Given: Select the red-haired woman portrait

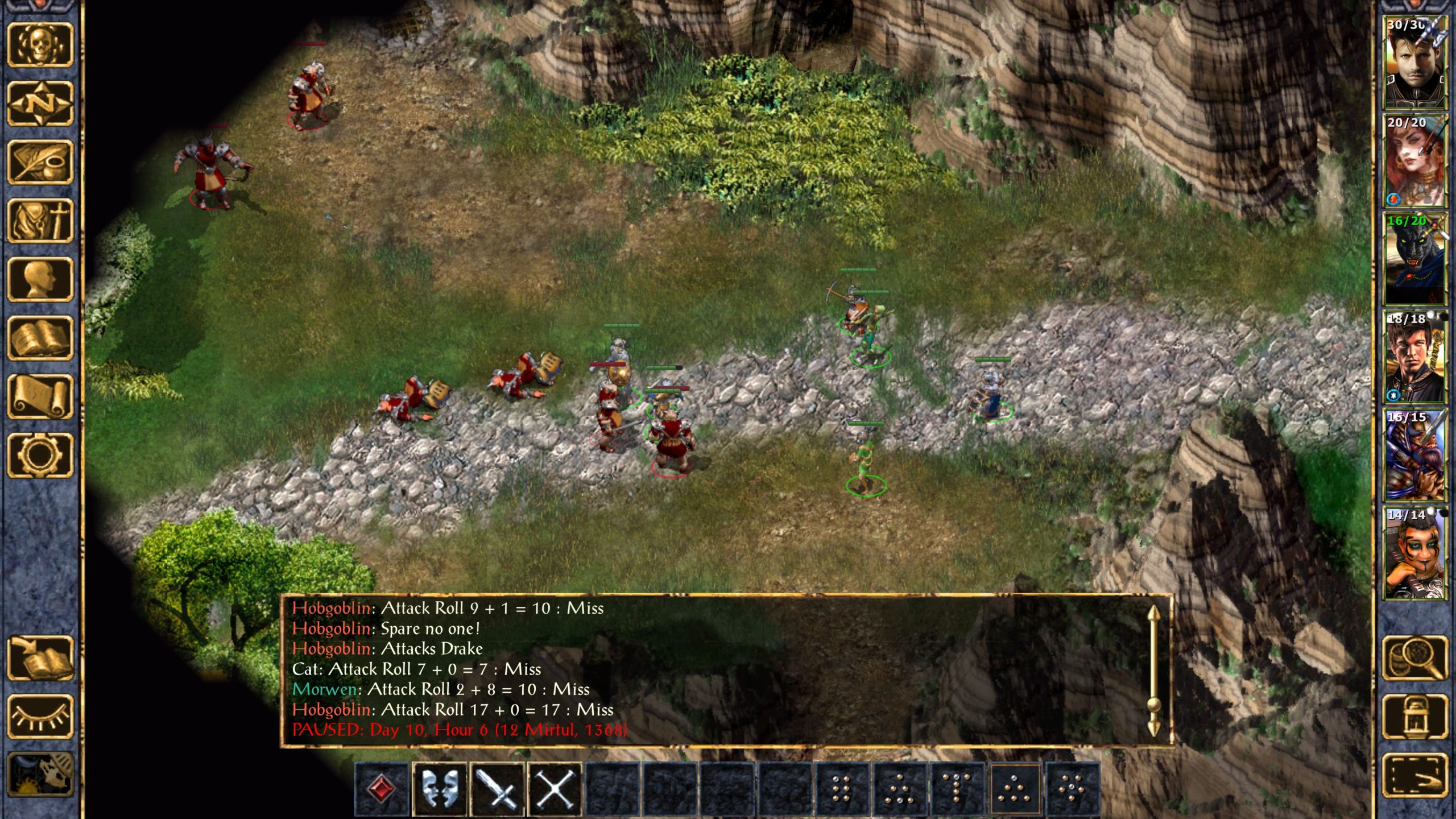Looking at the screenshot, I should point(1414,160).
